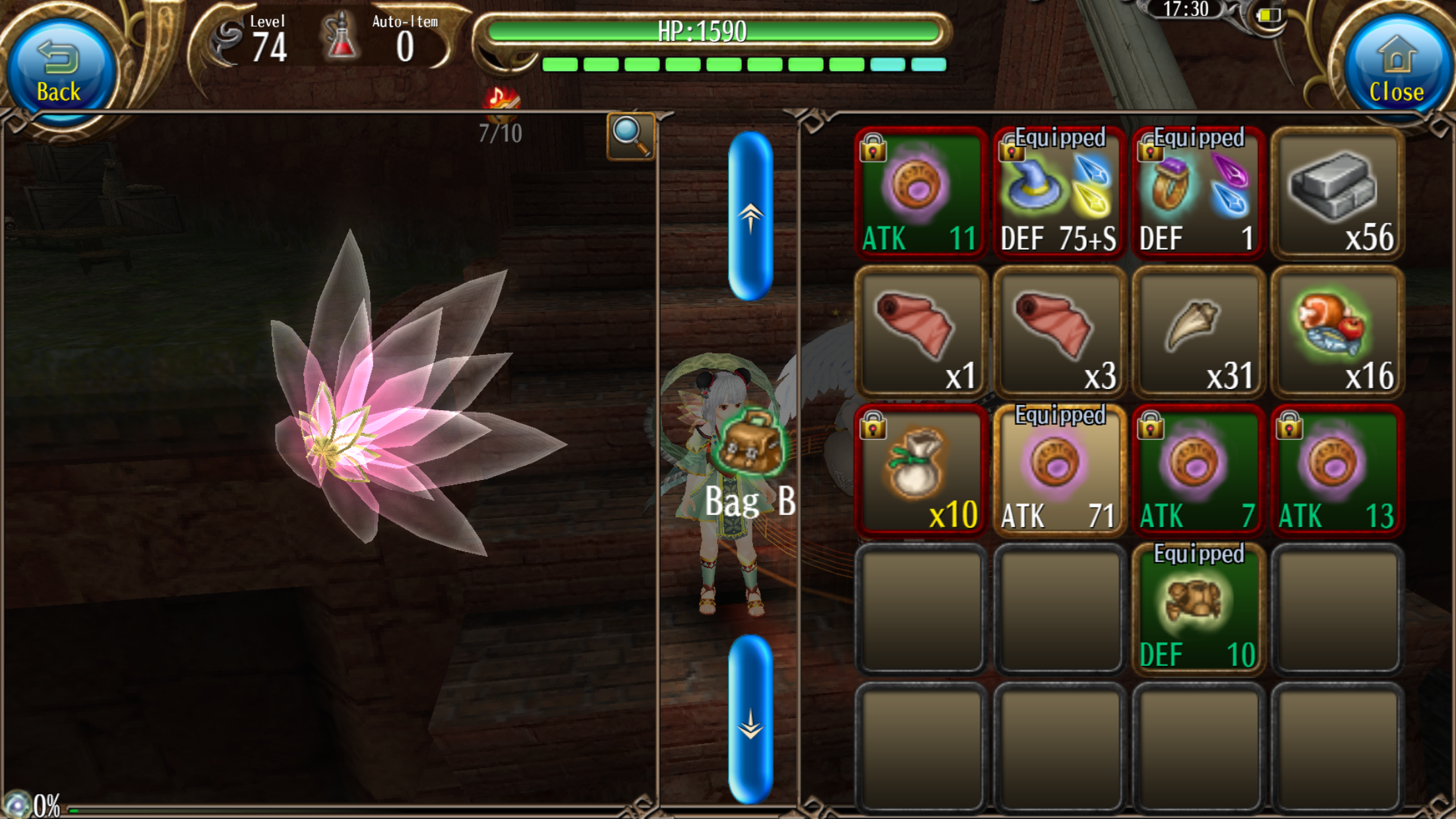Image resolution: width=1456 pixels, height=819 pixels.
Task: Choose the equipped purple gem ring DEF 1
Action: pos(1198,193)
